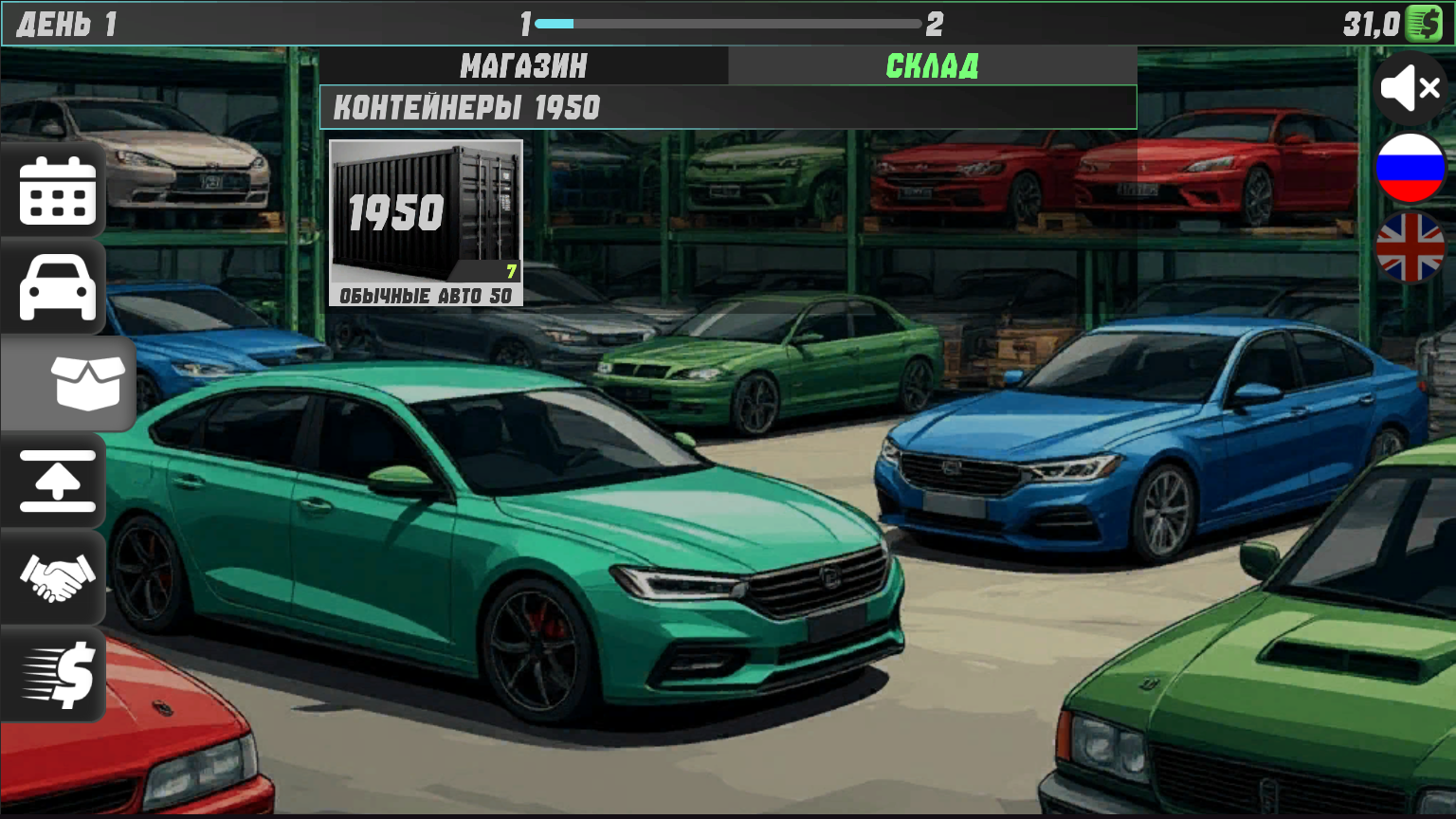Switch language to English via the British flag
The image size is (1456, 819).
click(x=1410, y=248)
